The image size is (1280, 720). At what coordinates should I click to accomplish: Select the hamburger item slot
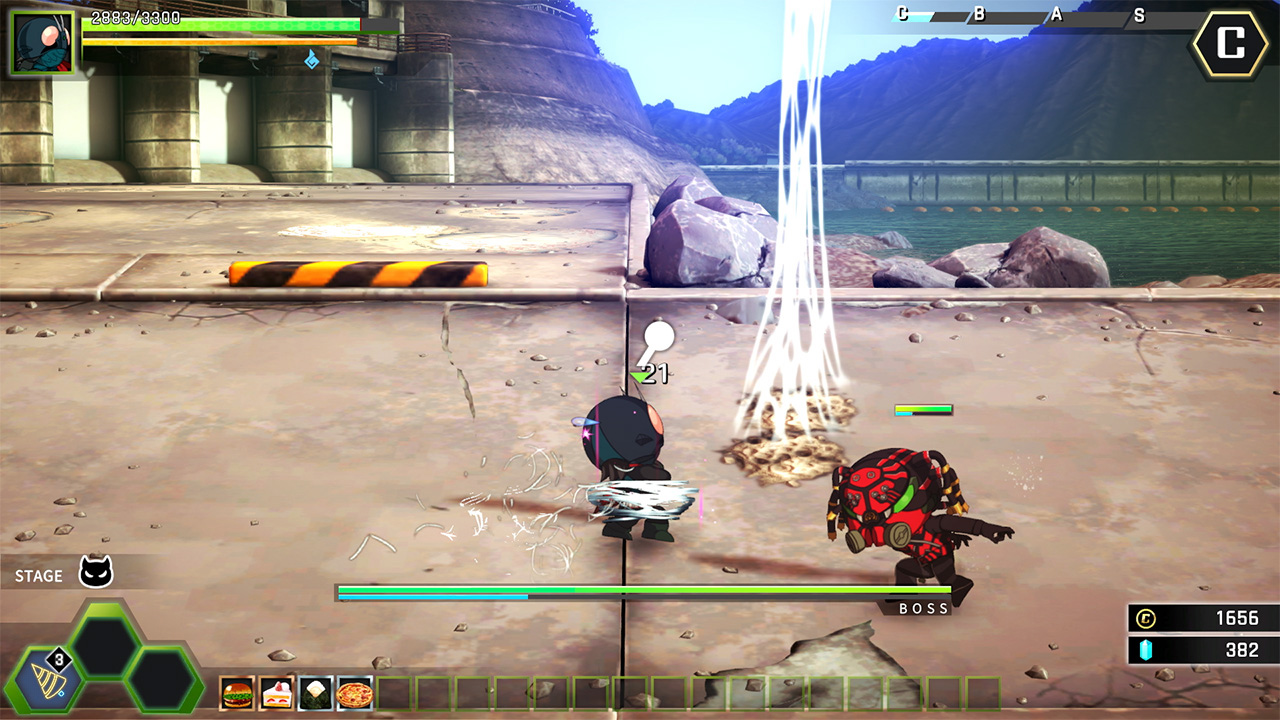point(237,693)
